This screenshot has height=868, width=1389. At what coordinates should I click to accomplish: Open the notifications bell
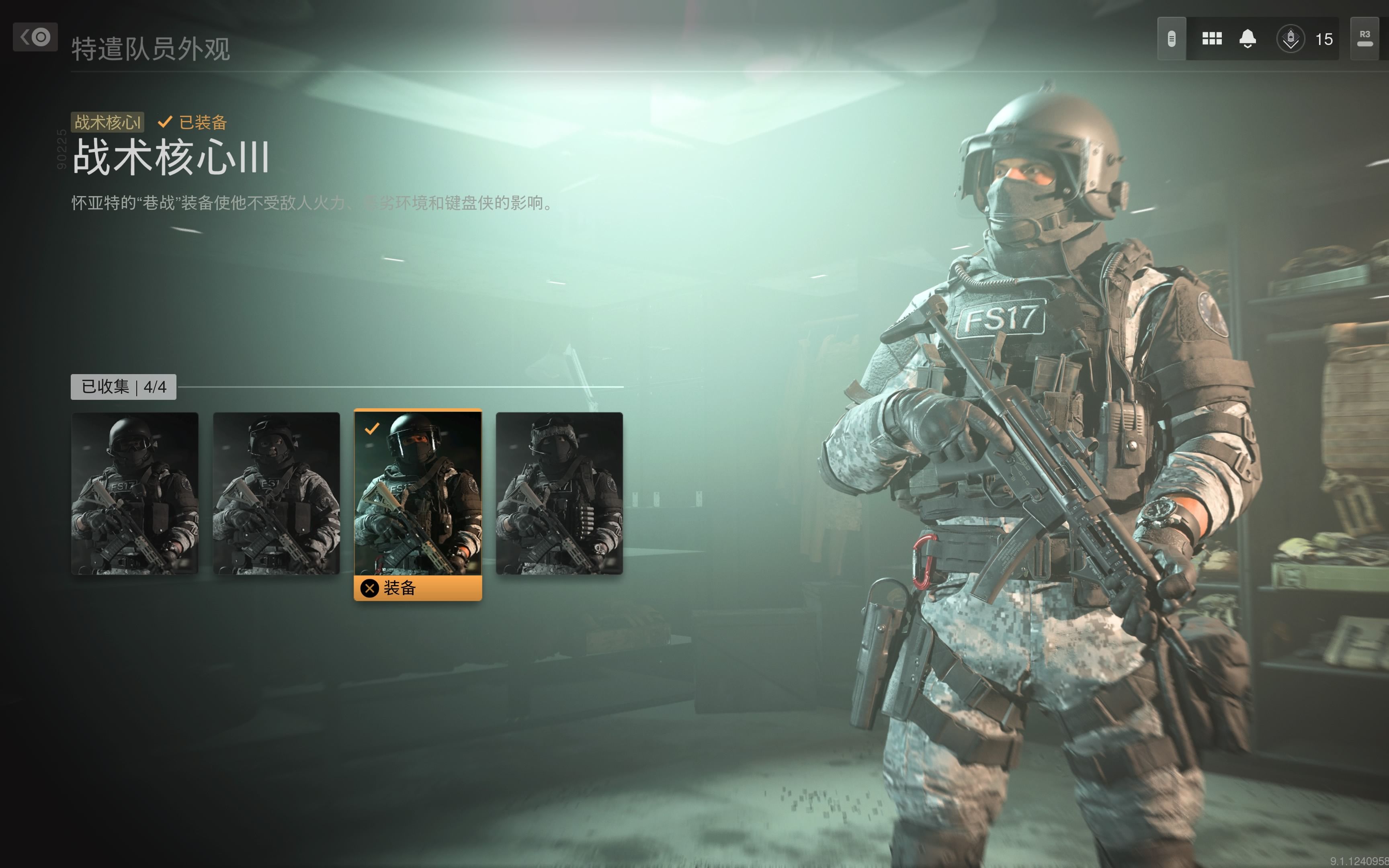(x=1247, y=39)
